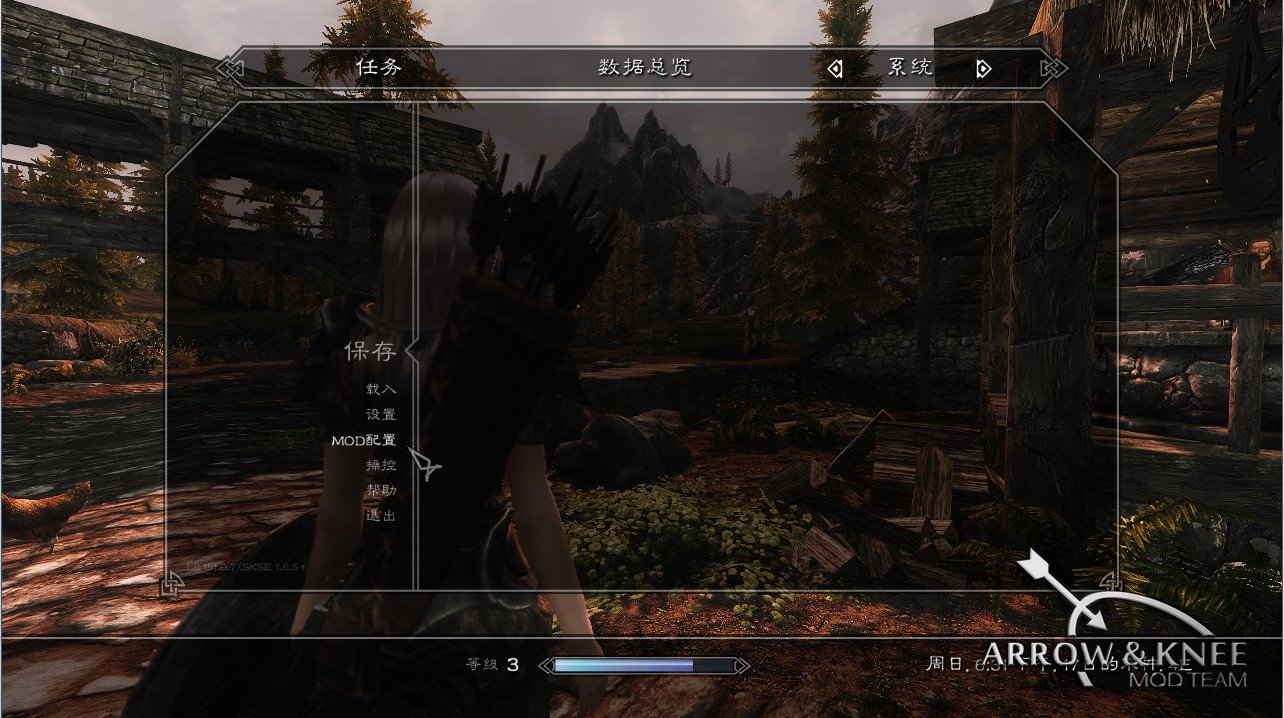Choose 保存 to save the game
1284x718 pixels.
click(x=370, y=351)
